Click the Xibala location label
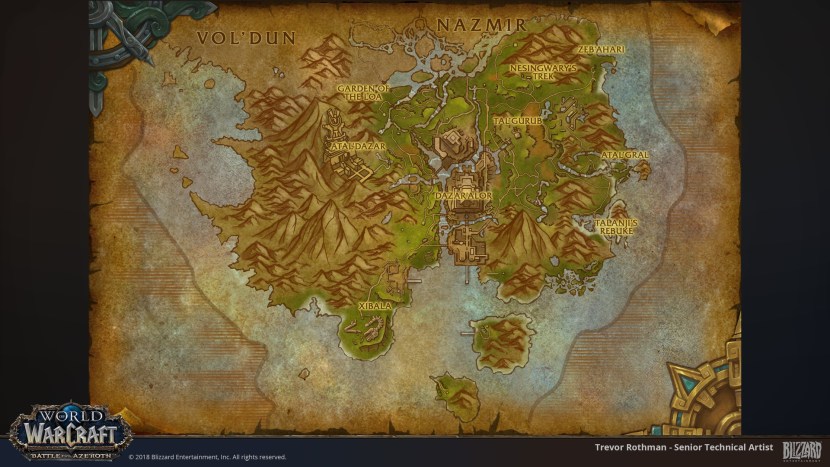The height and width of the screenshot is (467, 830). pos(375,305)
